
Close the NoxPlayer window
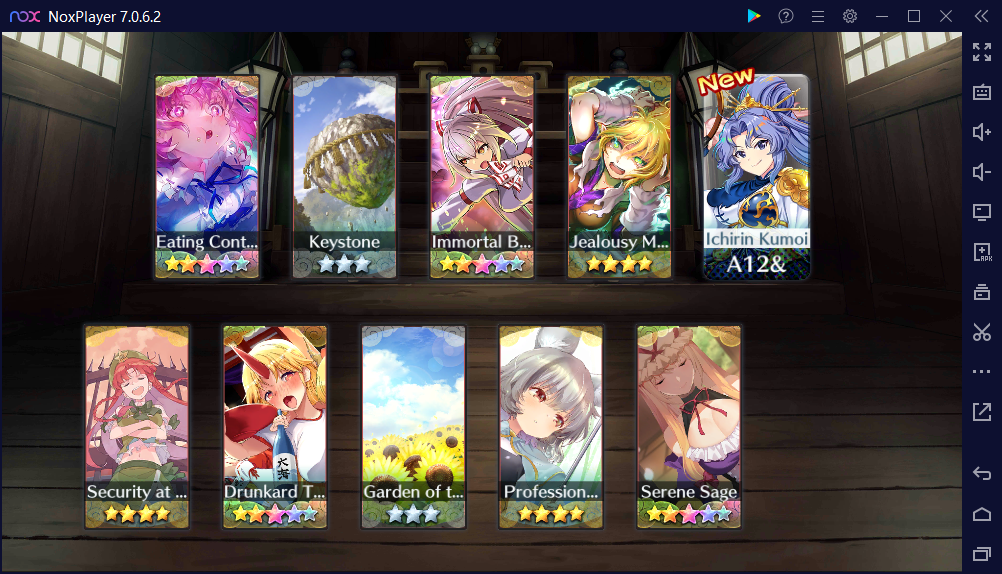[945, 16]
